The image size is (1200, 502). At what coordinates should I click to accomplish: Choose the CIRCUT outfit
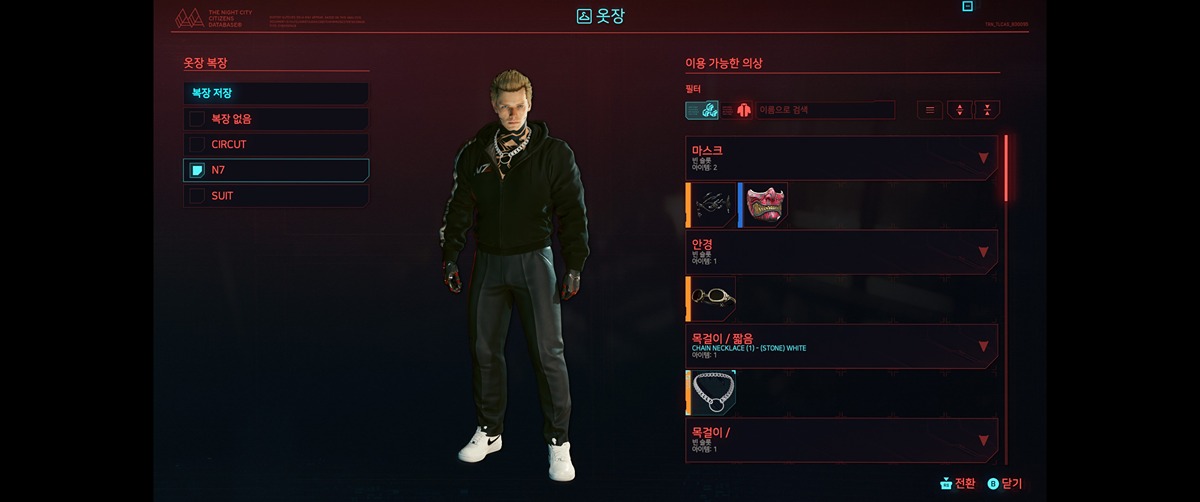(275, 145)
